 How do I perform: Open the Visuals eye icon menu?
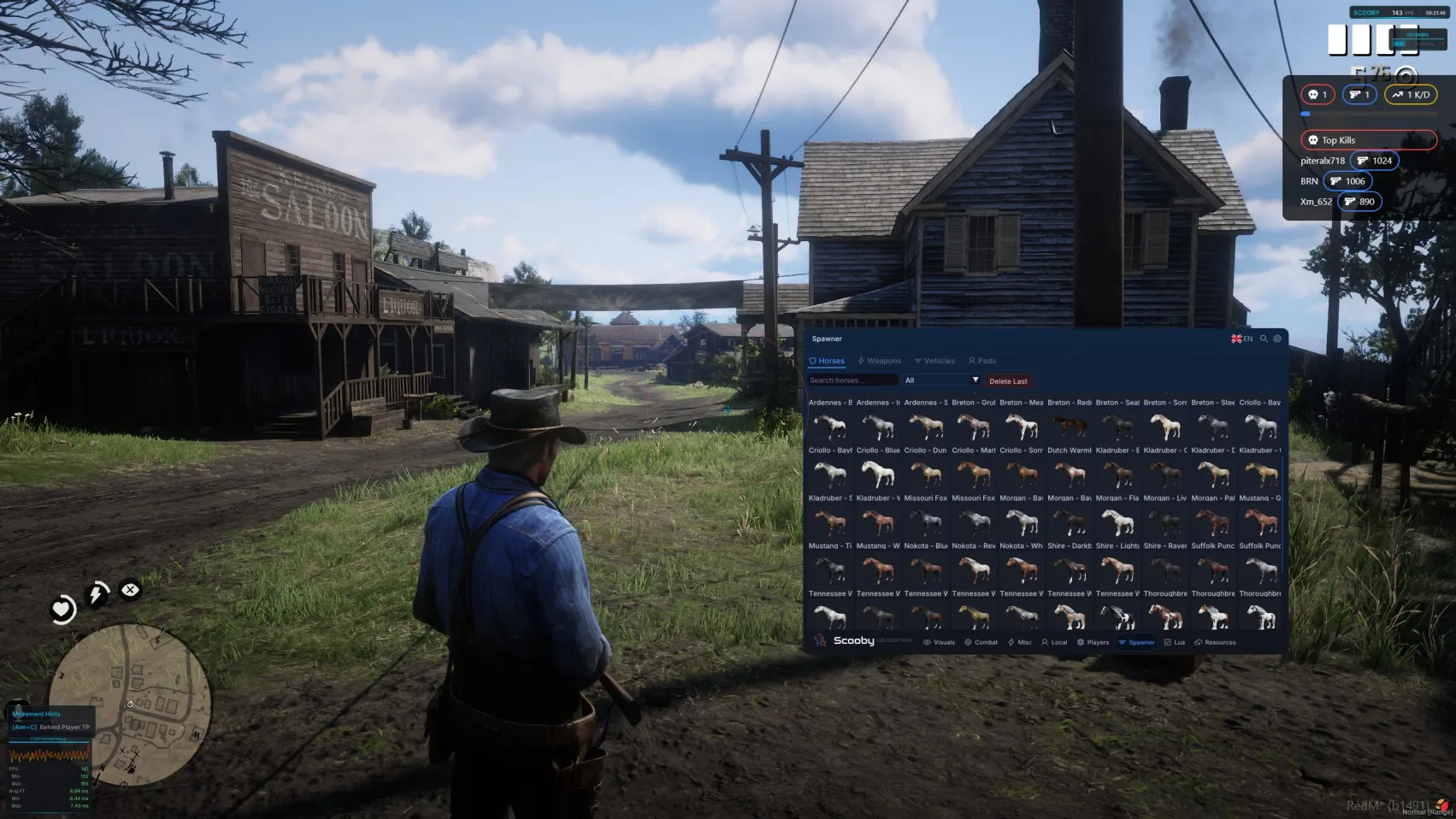pyautogui.click(x=927, y=642)
